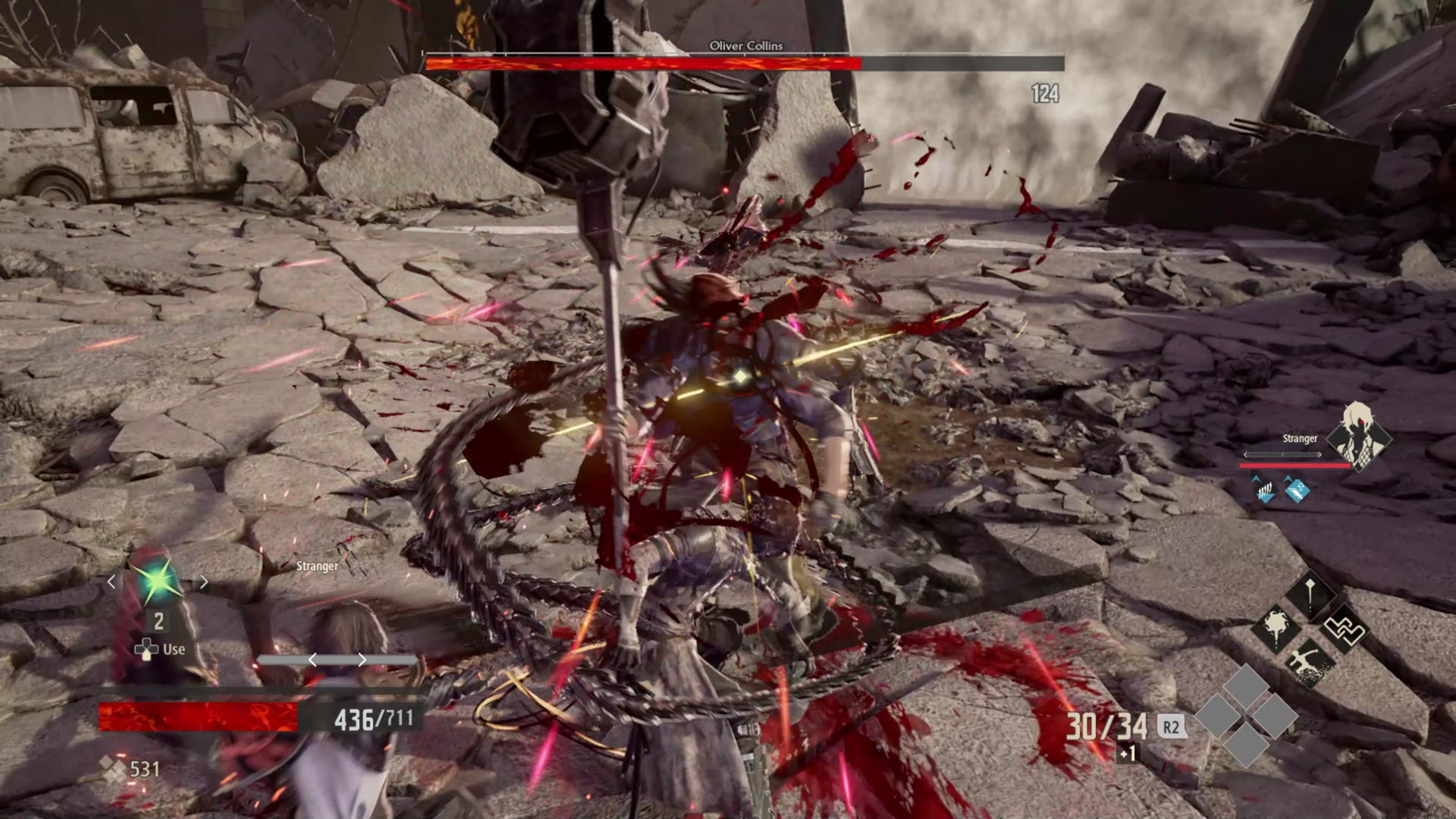Select the blue sword buff icon under Stranger's bar
The image size is (1456, 819).
(1297, 490)
